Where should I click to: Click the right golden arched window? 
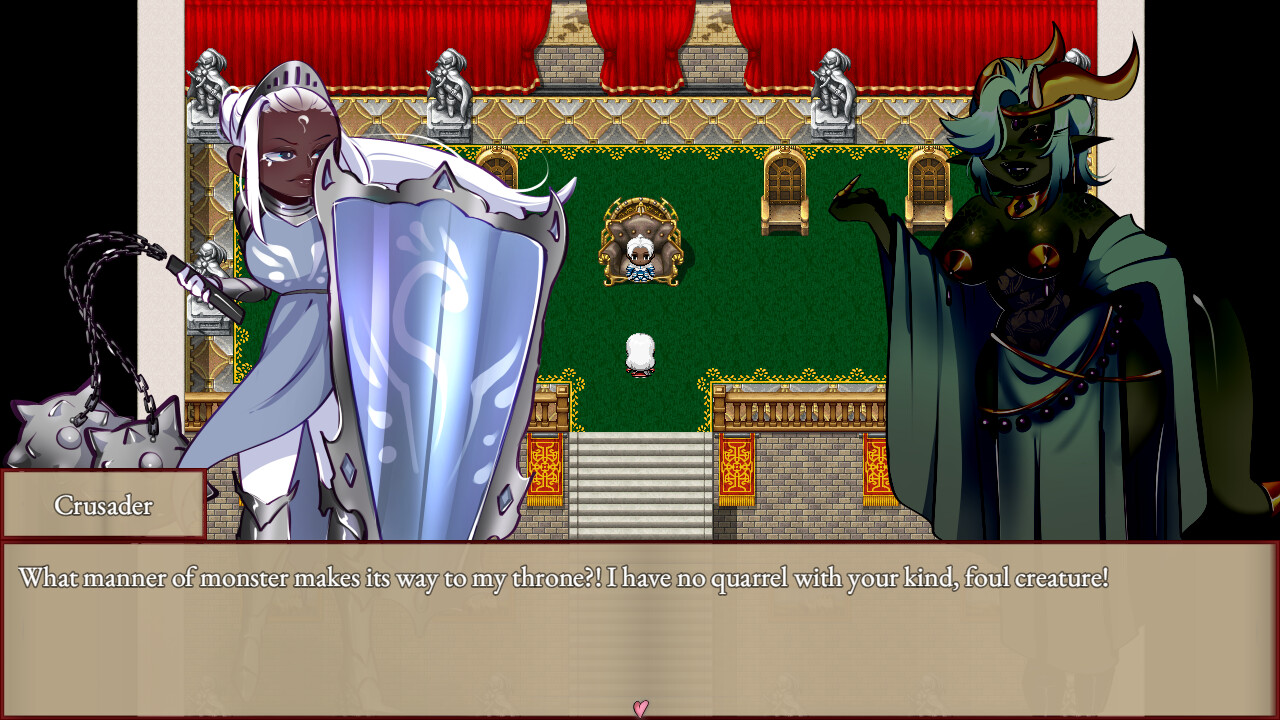click(921, 190)
